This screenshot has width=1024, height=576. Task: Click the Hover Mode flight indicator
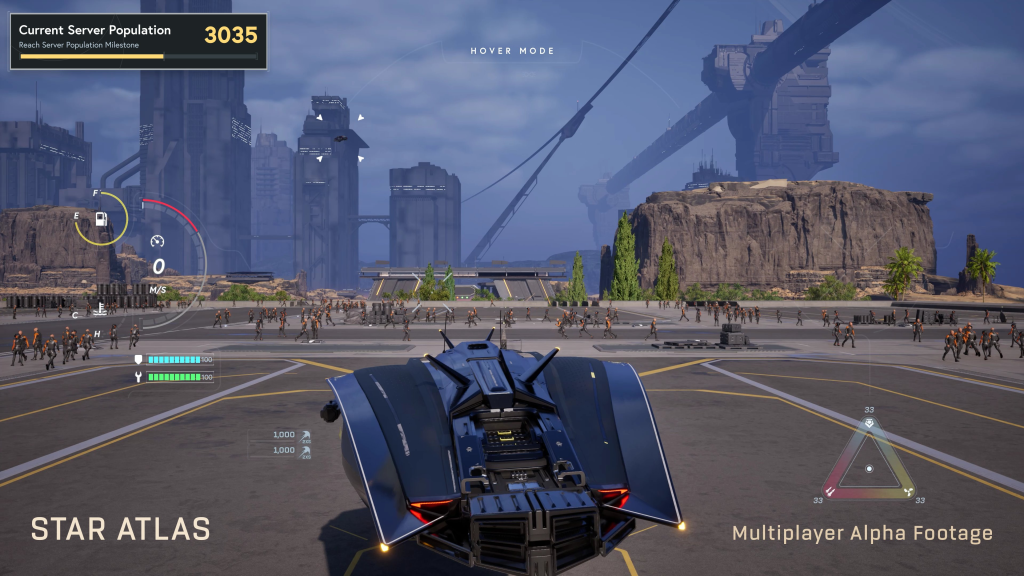pyautogui.click(x=512, y=51)
